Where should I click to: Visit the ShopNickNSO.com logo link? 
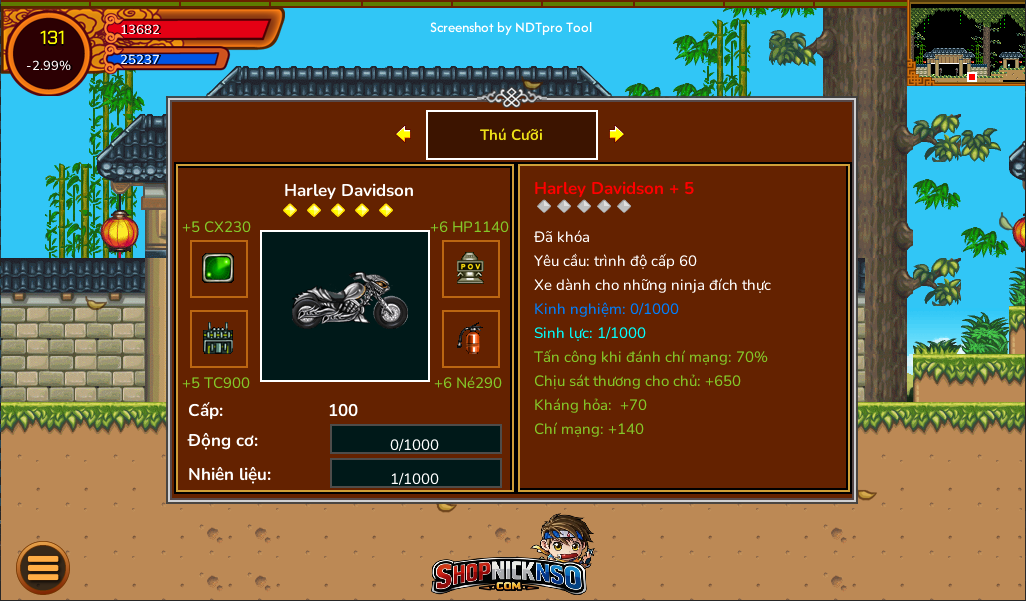click(511, 559)
